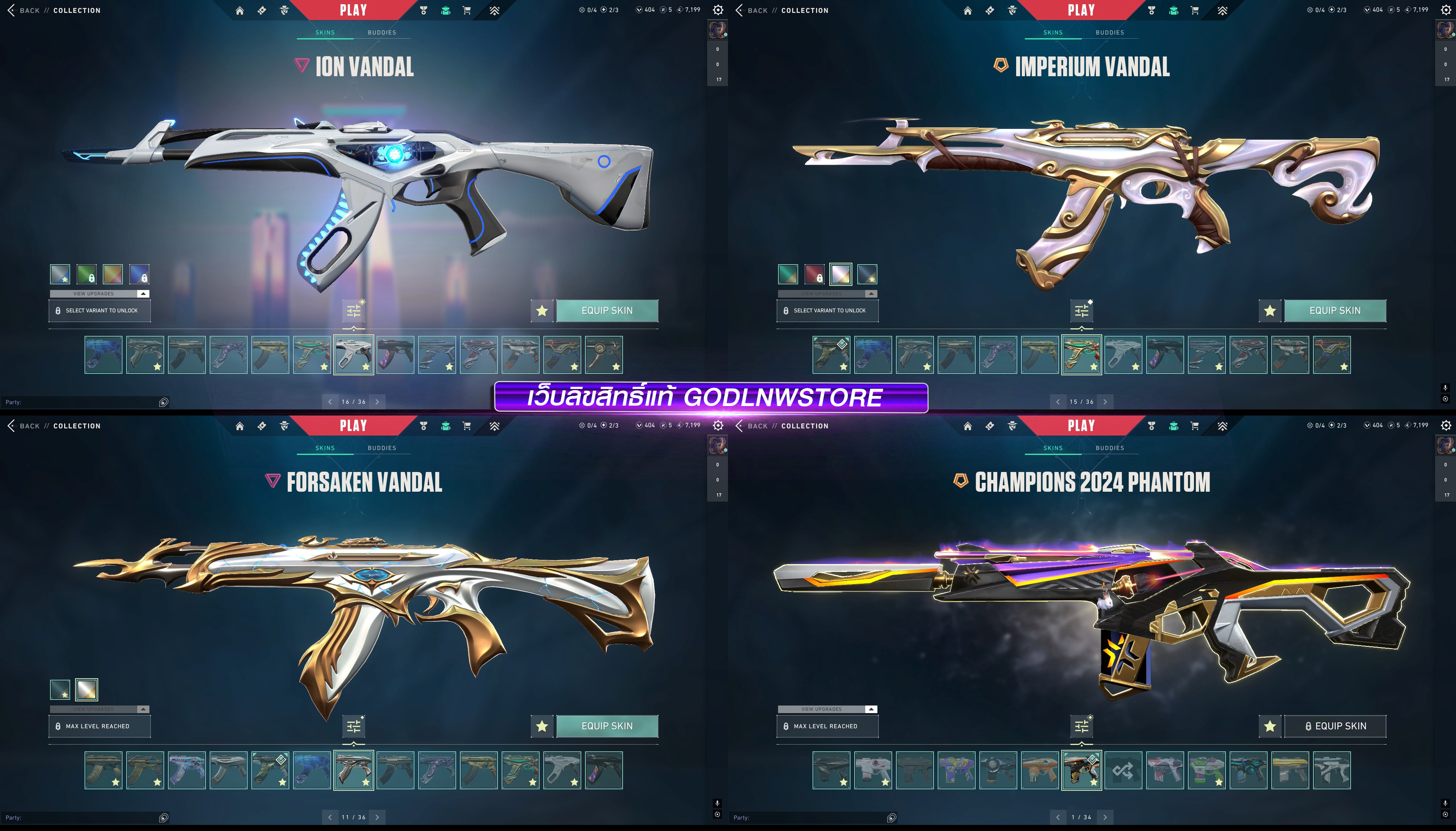Screen dimensions: 1456x831
Task: Open skin filter options below the Forsaken Vandal
Action: 354,726
